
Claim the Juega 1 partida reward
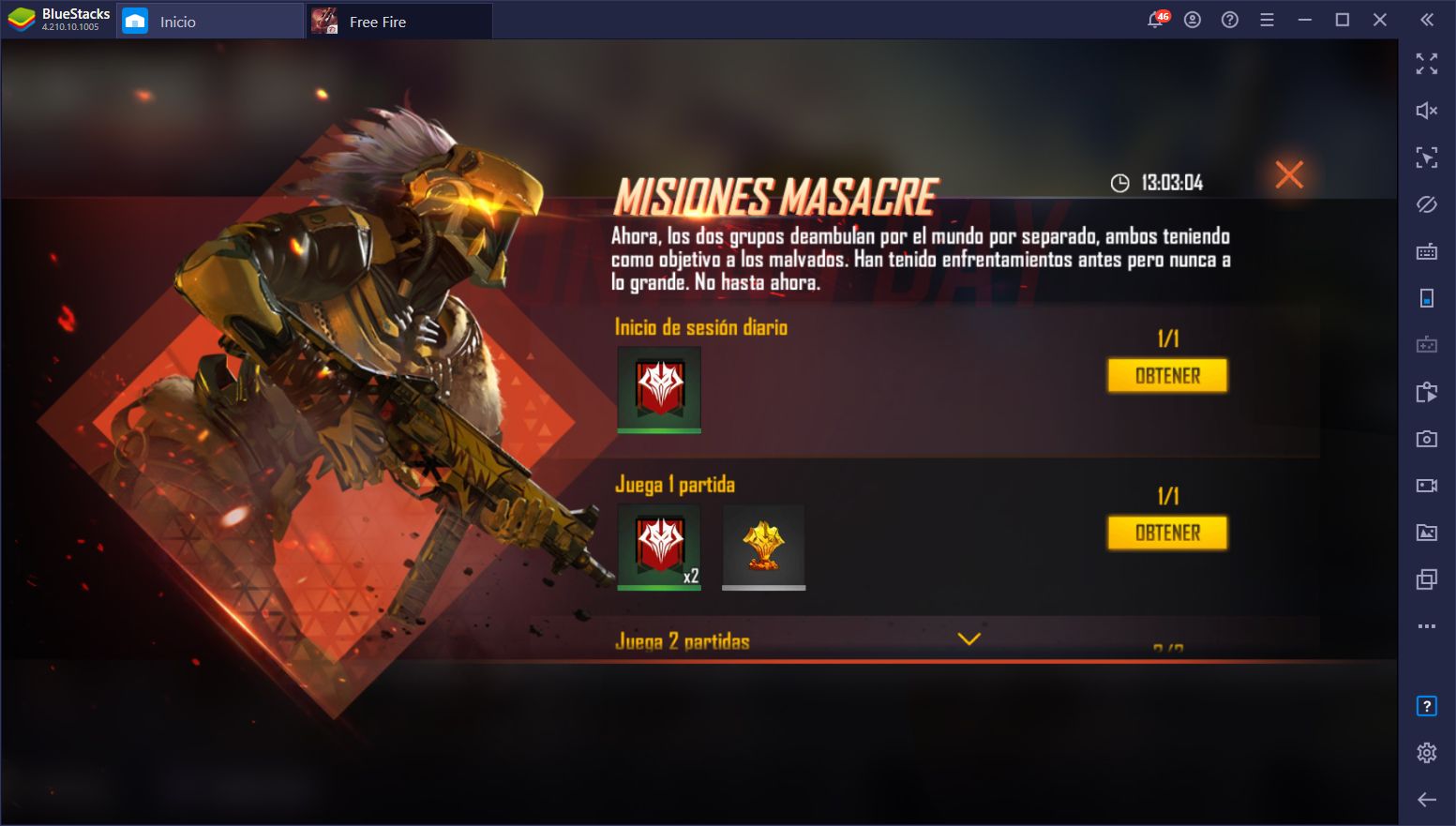(x=1167, y=533)
